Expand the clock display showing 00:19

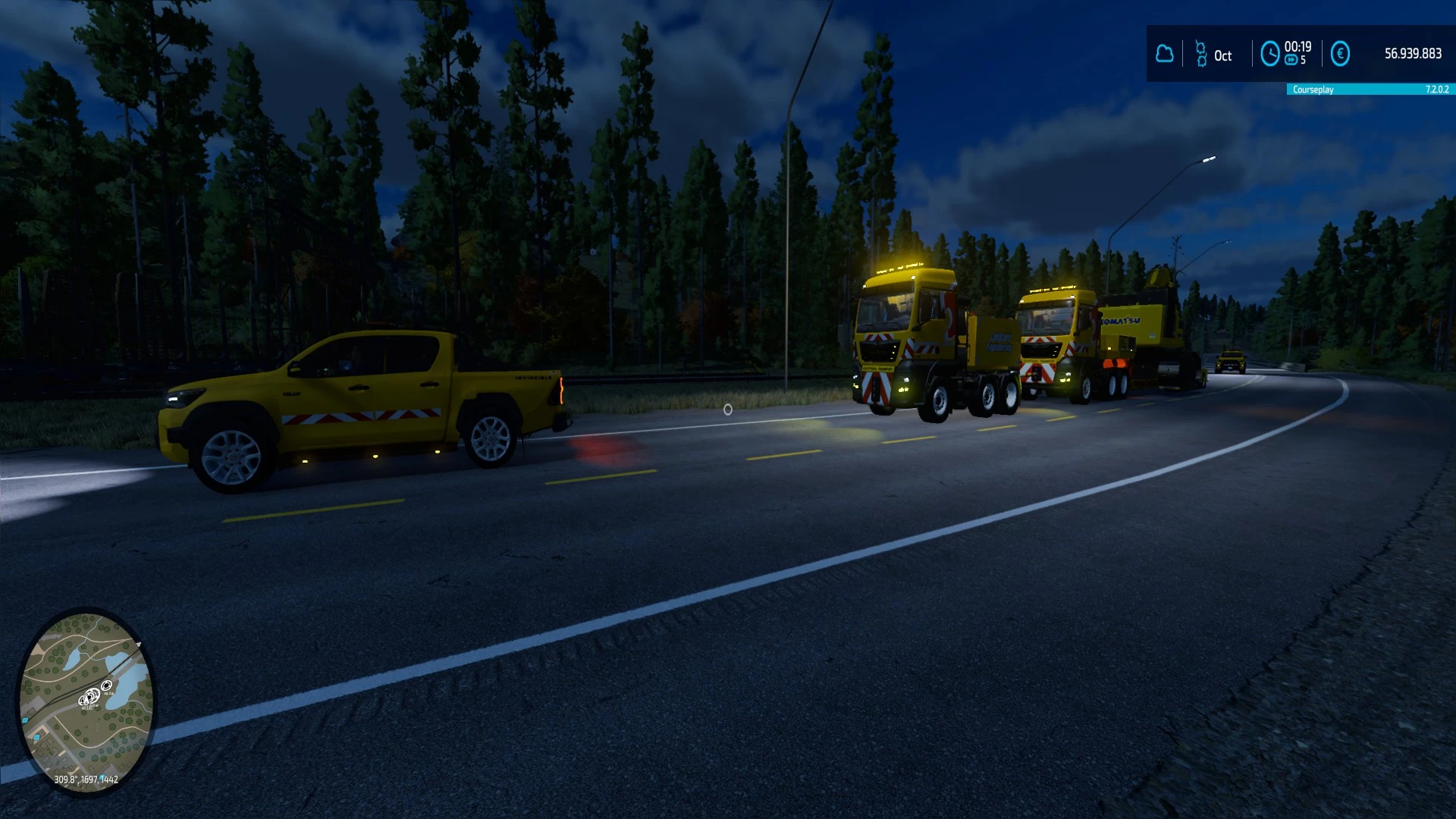pos(1298,46)
